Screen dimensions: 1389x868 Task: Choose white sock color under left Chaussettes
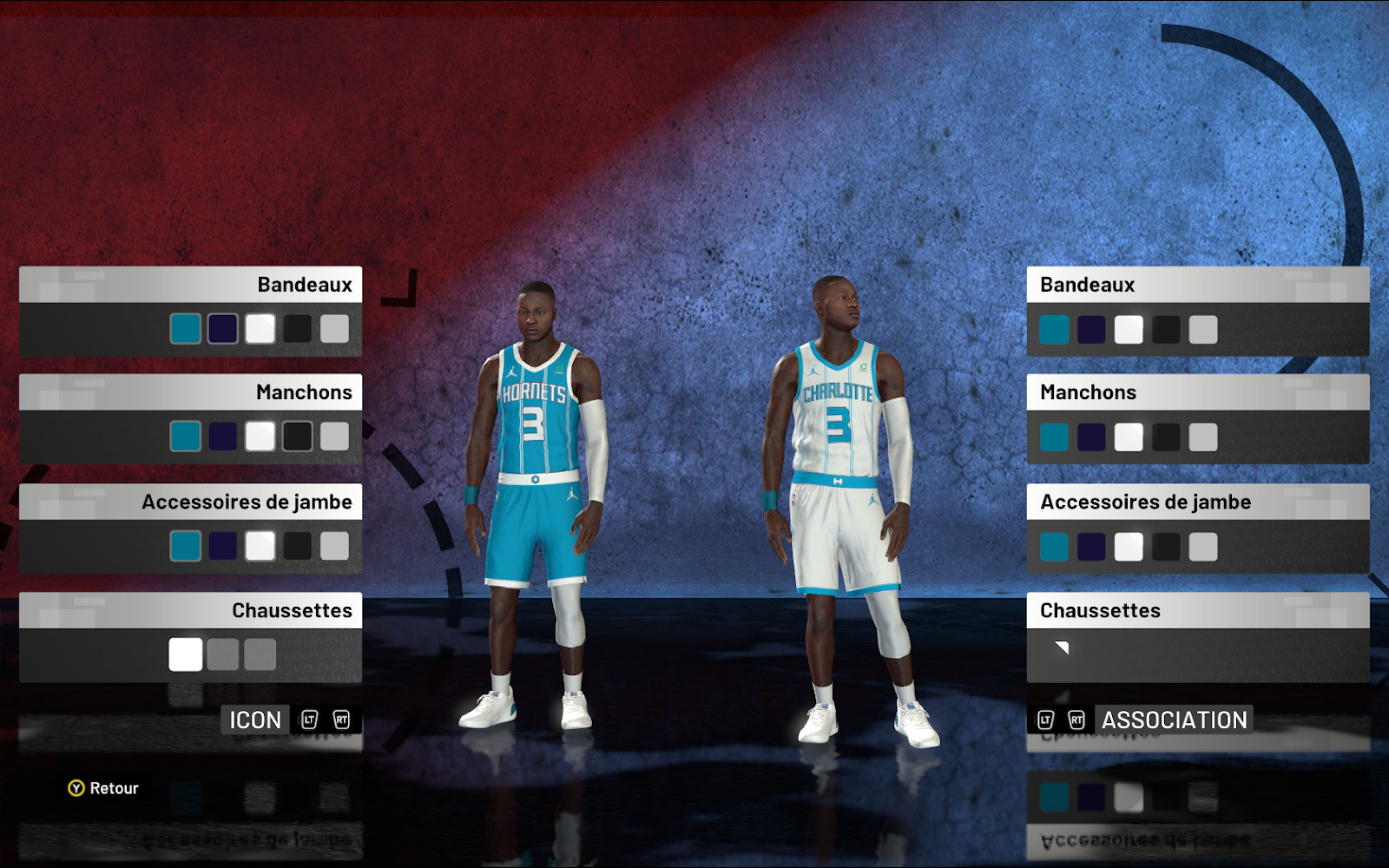[185, 655]
